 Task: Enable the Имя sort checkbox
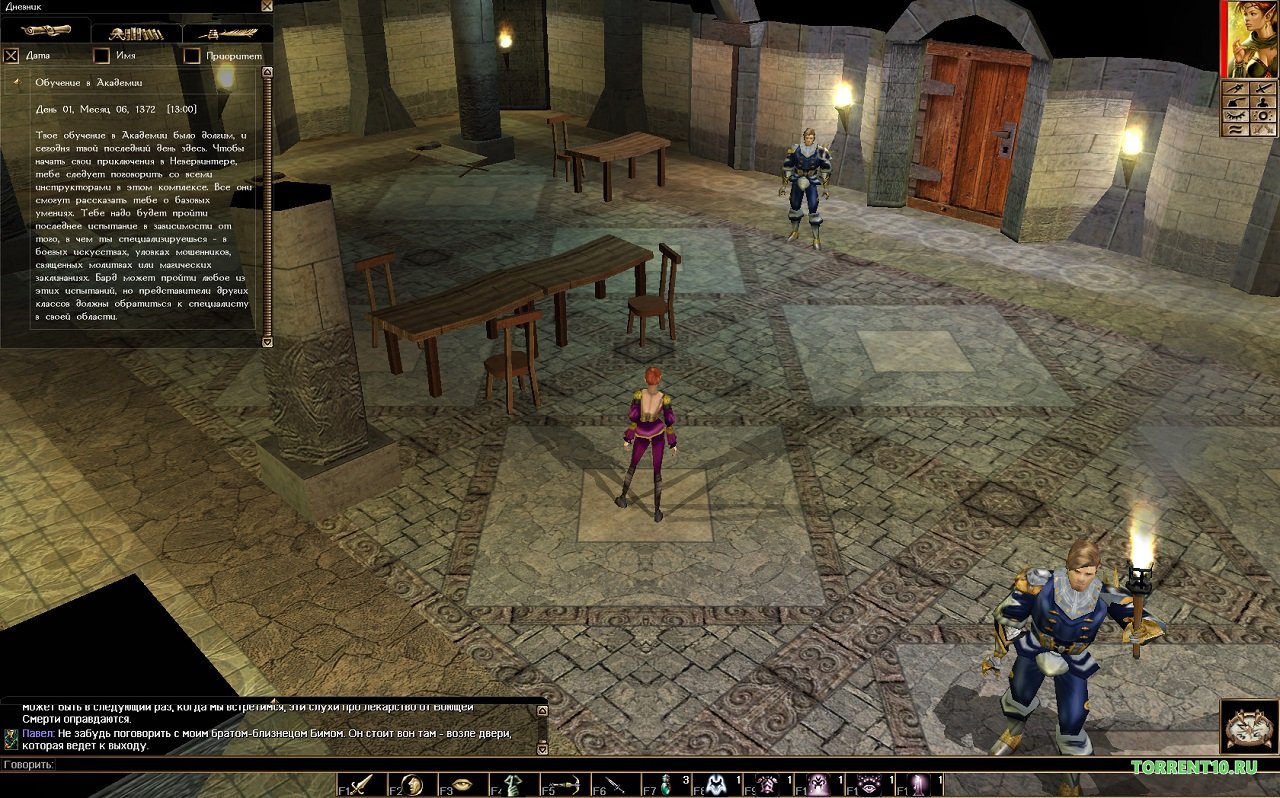point(101,56)
